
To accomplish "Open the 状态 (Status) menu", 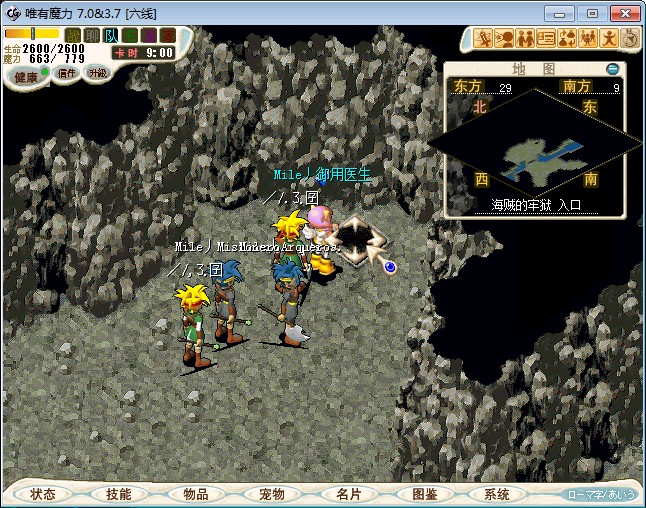I will [x=43, y=494].
